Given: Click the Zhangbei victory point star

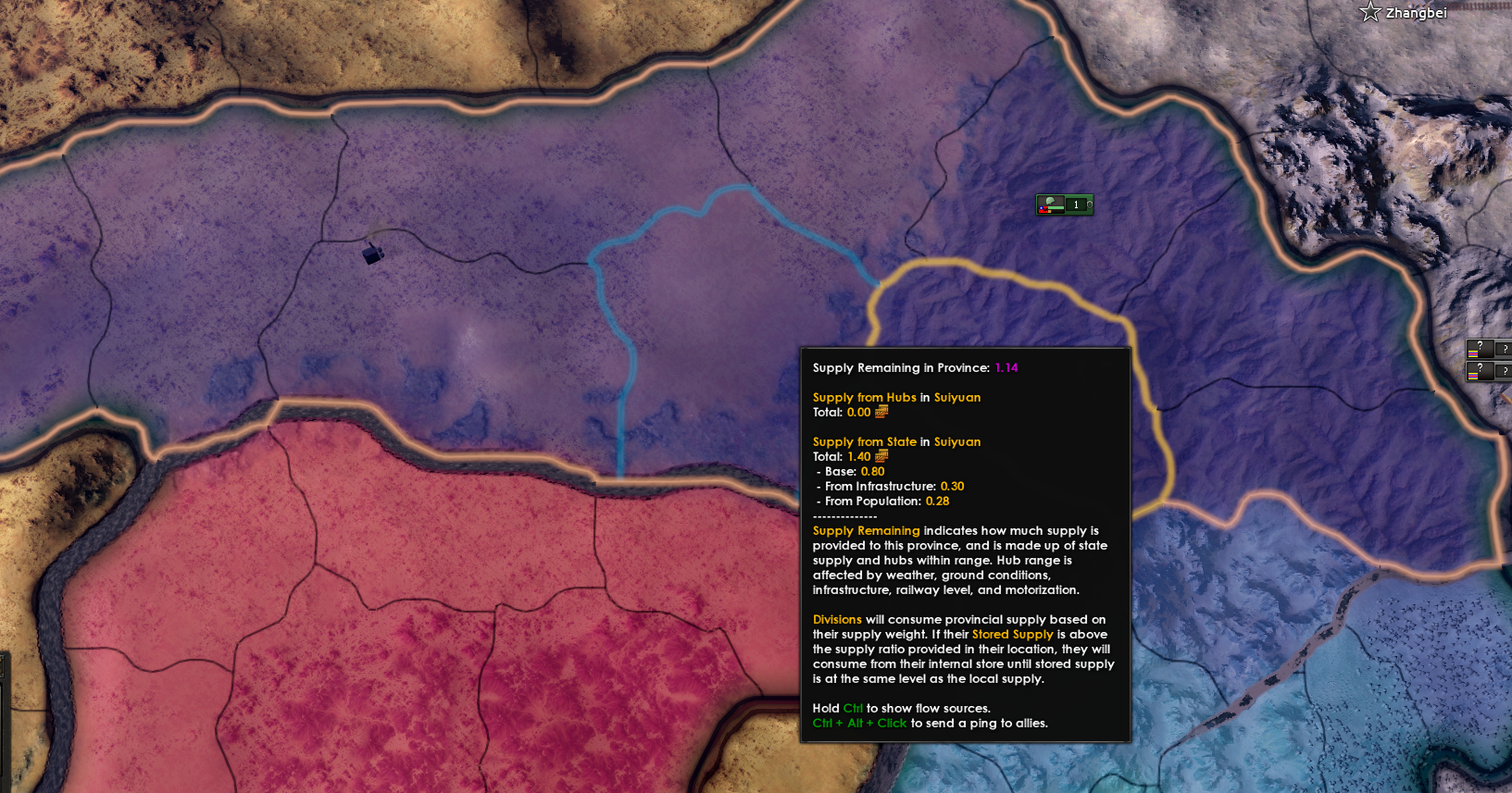Looking at the screenshot, I should tap(1368, 12).
